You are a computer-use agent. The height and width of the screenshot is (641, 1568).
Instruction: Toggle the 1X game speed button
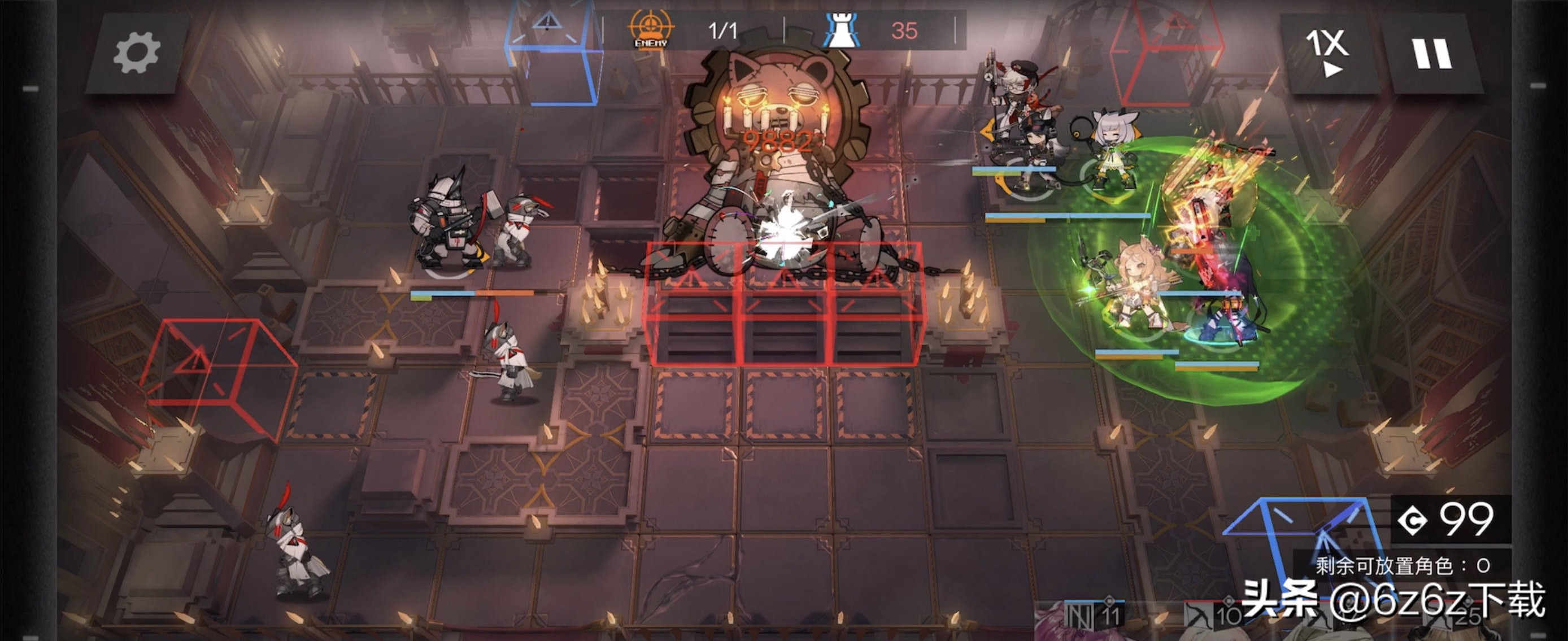click(x=1327, y=54)
